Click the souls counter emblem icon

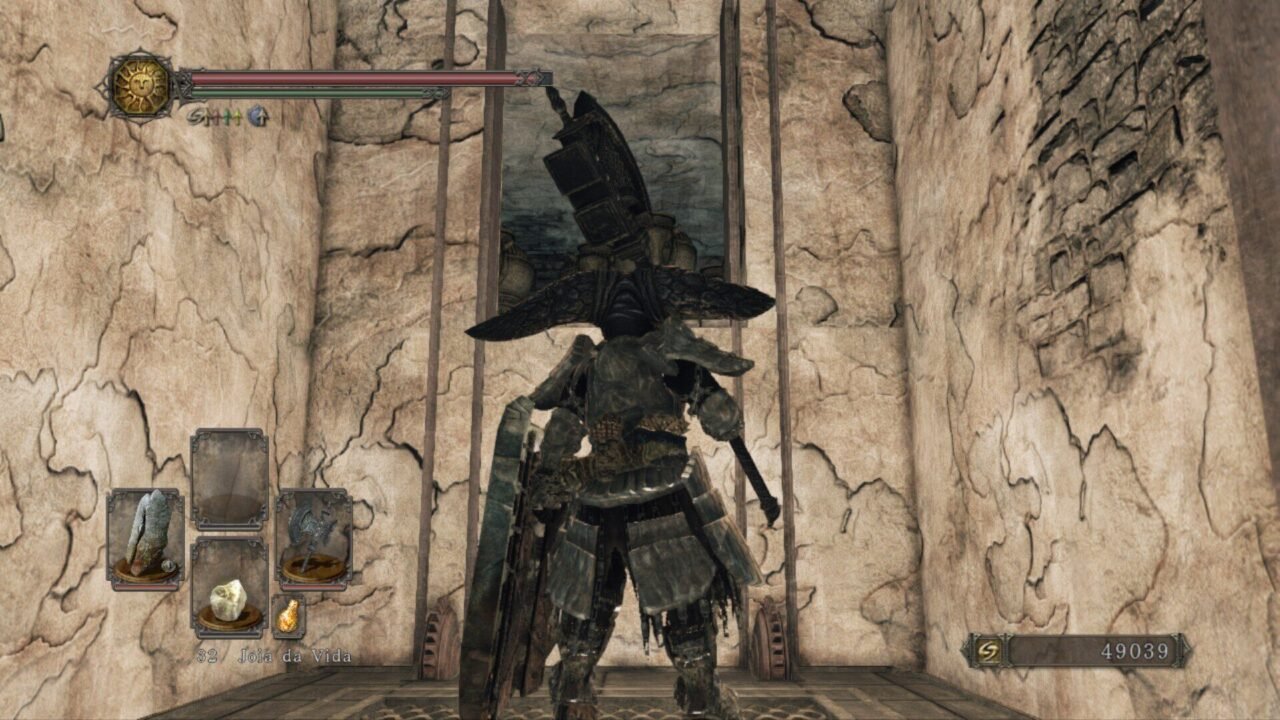pyautogui.click(x=986, y=651)
